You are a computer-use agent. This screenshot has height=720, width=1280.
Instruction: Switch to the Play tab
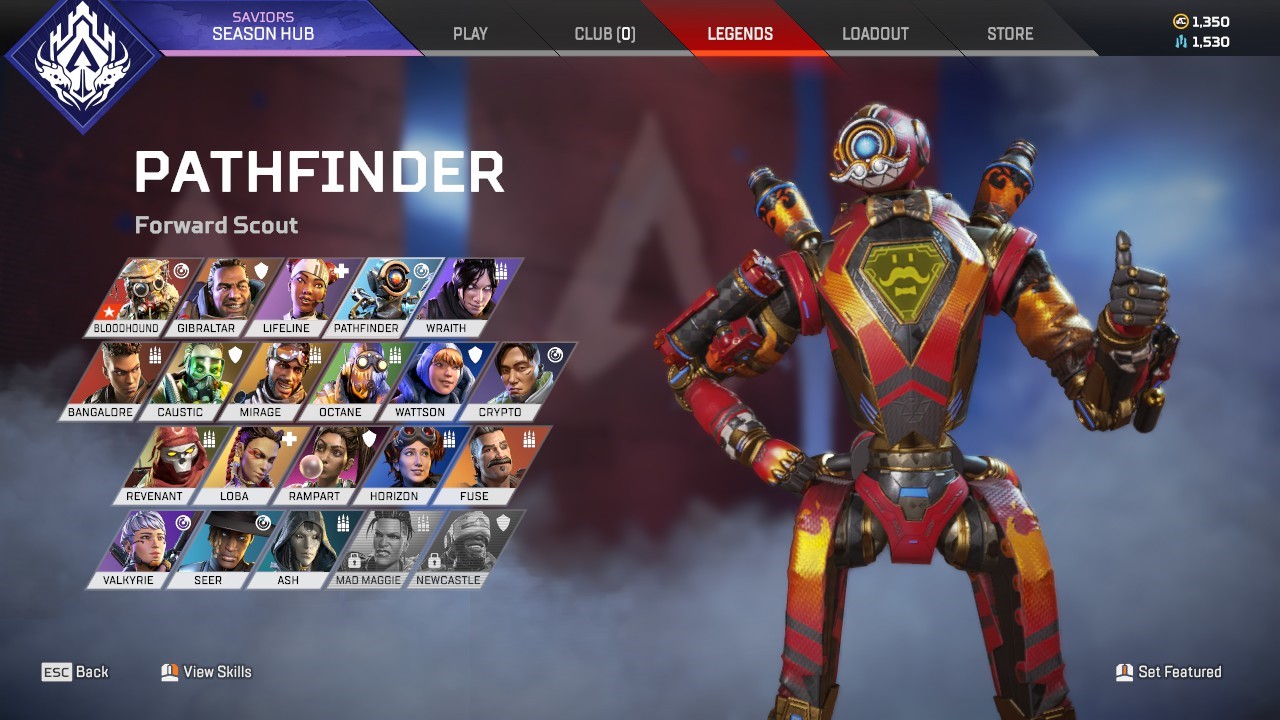point(469,33)
